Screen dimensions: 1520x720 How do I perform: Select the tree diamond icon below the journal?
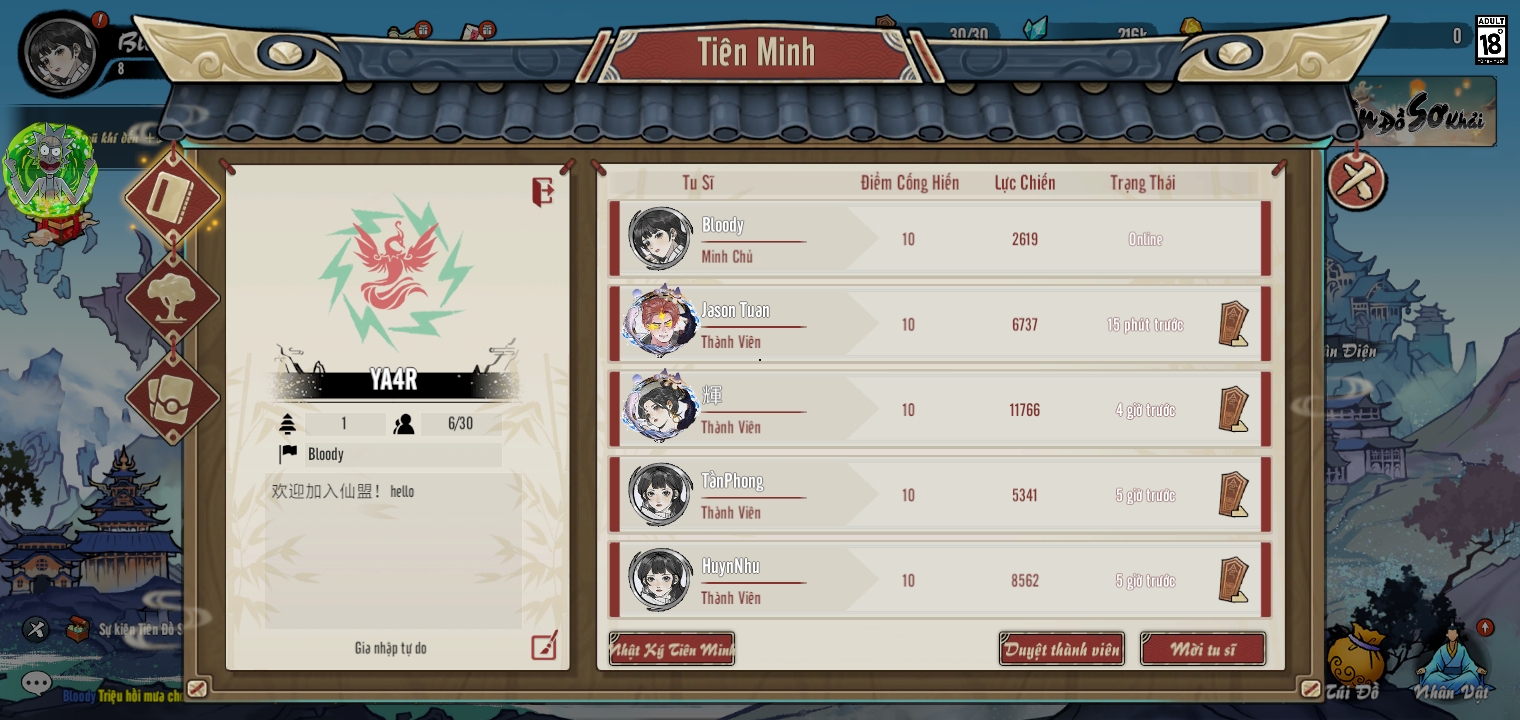tap(172, 297)
